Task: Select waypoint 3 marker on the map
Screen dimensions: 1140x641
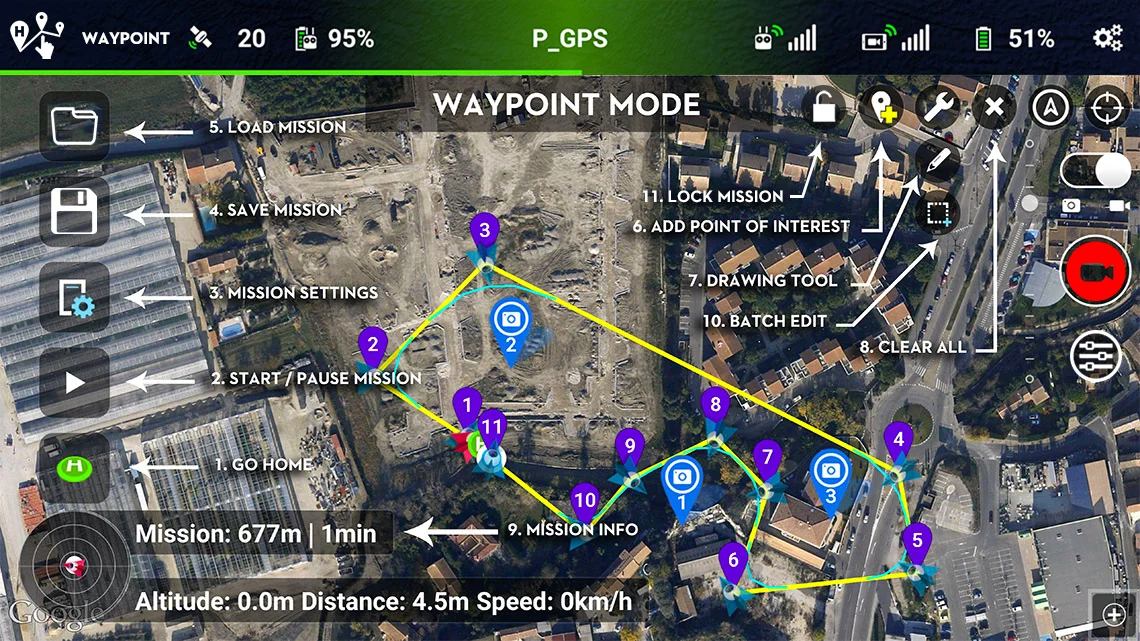Action: 485,234
